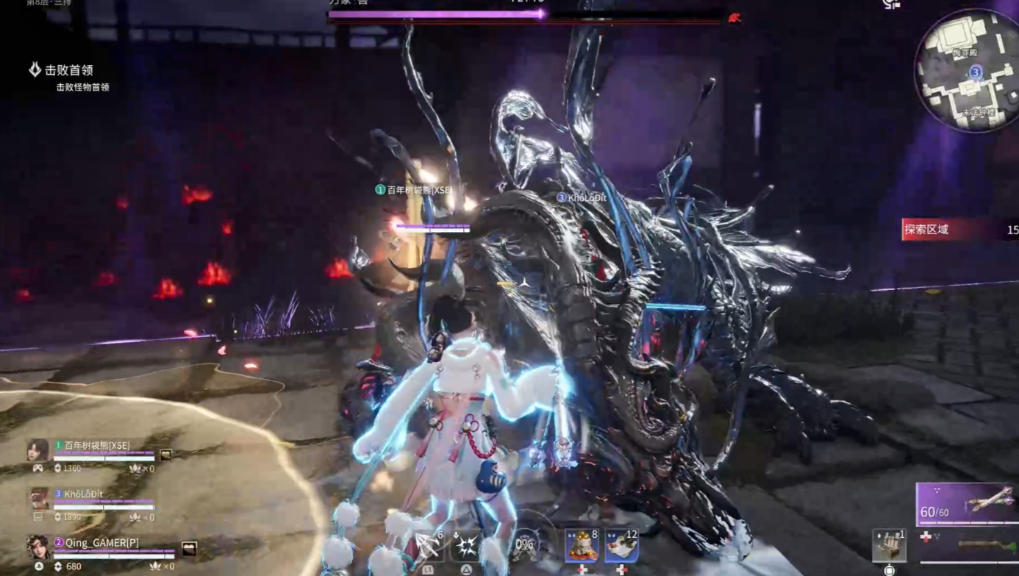Select the purple weapon slot showing 60/60

(x=967, y=504)
